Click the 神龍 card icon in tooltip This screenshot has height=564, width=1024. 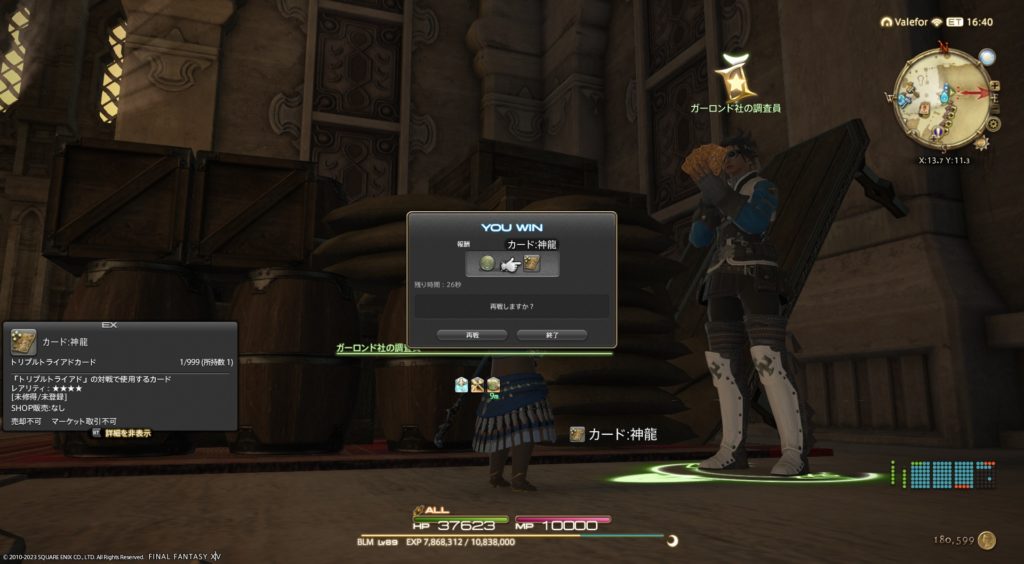(x=24, y=341)
